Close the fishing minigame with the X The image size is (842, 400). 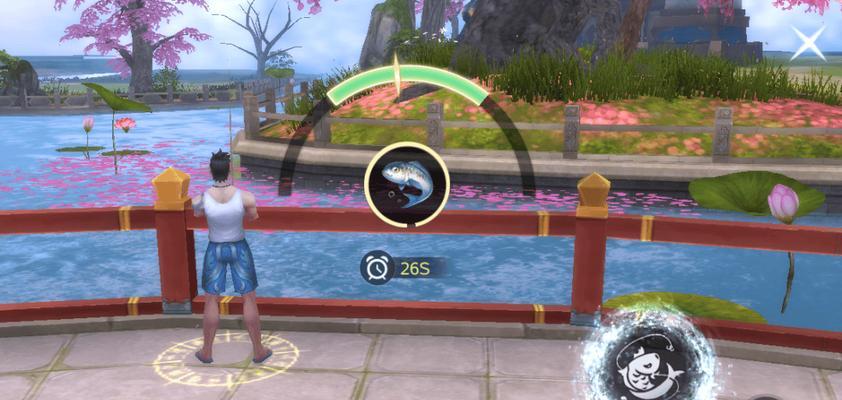tap(808, 43)
